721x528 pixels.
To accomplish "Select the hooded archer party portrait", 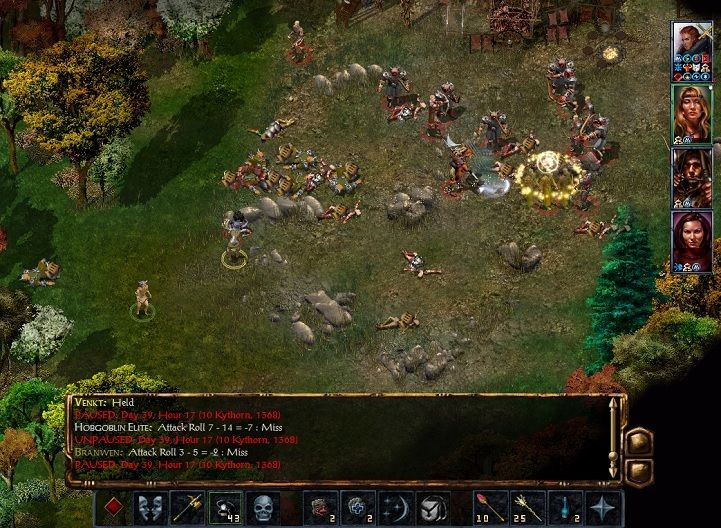I will click(691, 178).
